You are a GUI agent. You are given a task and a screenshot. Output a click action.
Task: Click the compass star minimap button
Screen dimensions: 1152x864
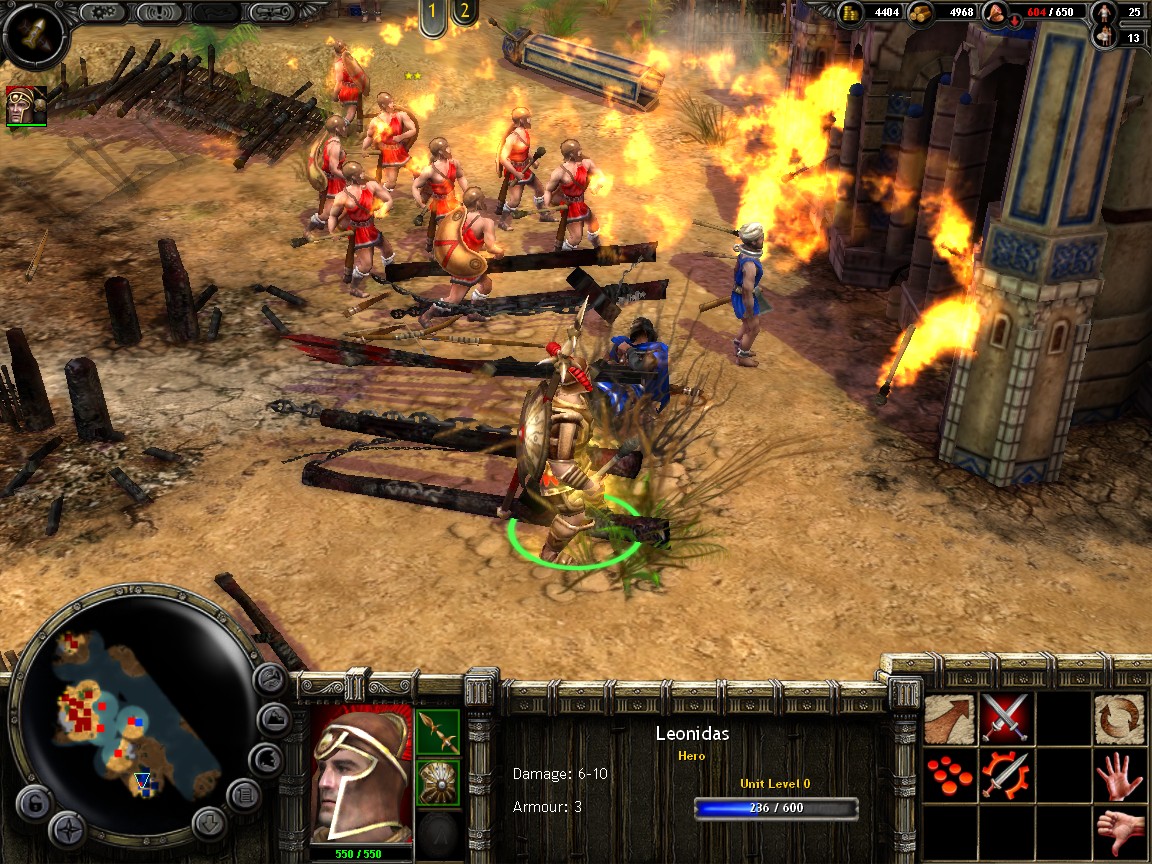tap(68, 829)
